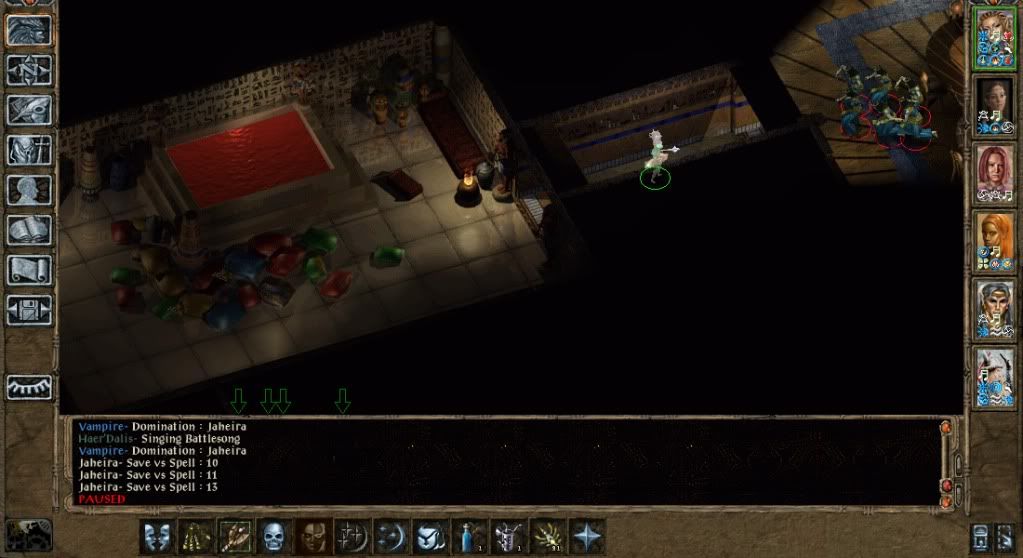
Task: Select the white-haired elf portrait
Action: (x=994, y=309)
